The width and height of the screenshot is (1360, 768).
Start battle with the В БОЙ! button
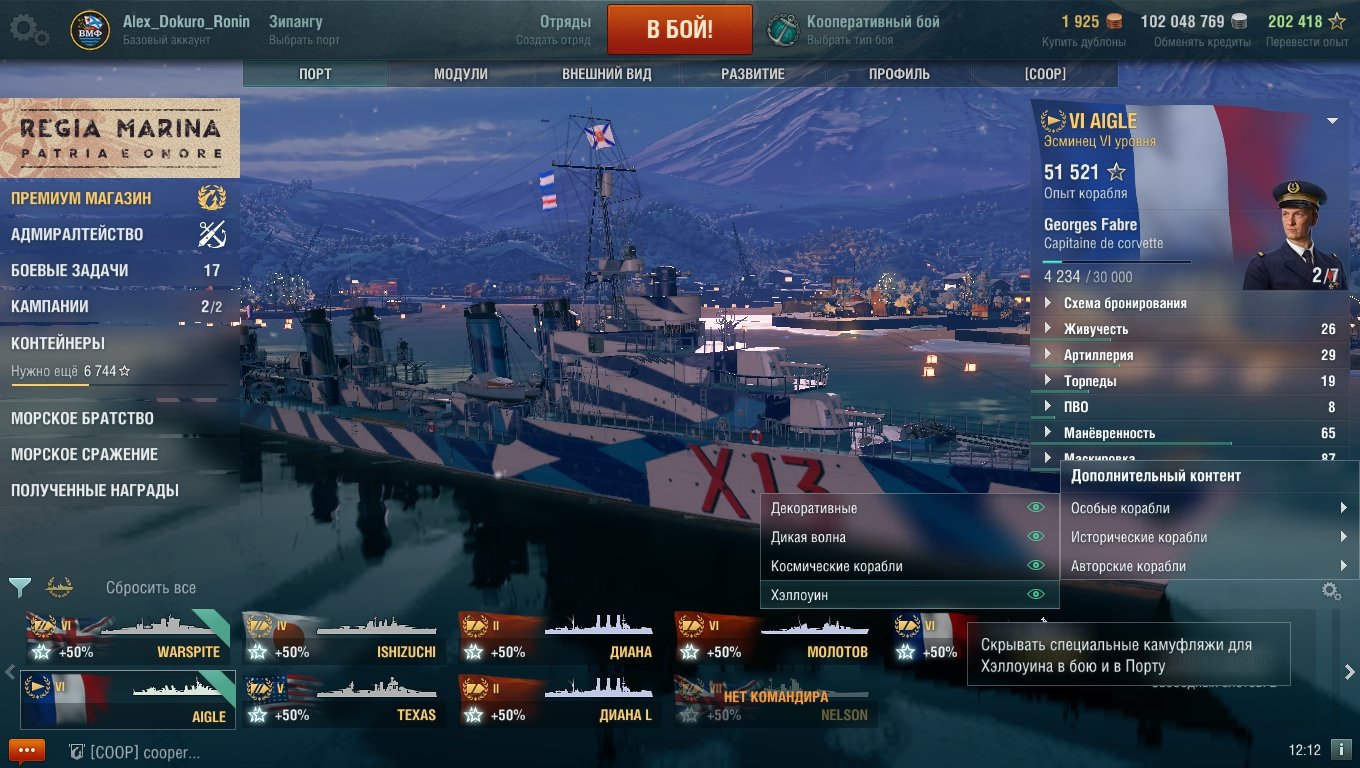click(679, 28)
